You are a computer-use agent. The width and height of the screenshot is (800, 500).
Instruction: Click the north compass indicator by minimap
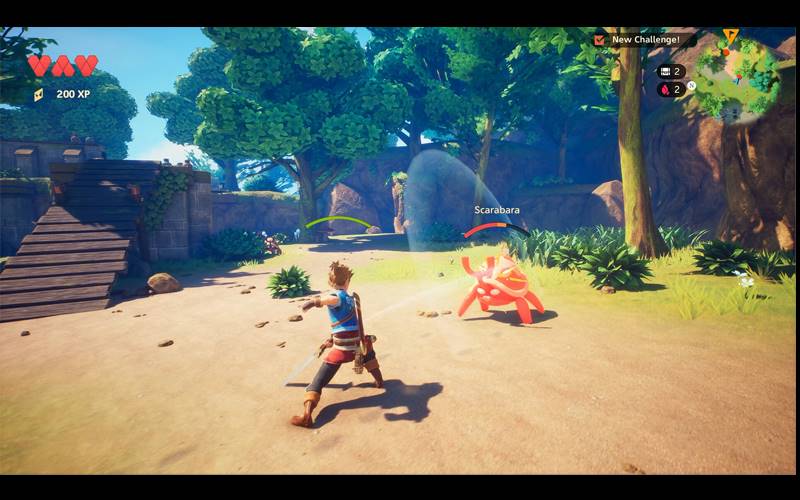click(691, 86)
